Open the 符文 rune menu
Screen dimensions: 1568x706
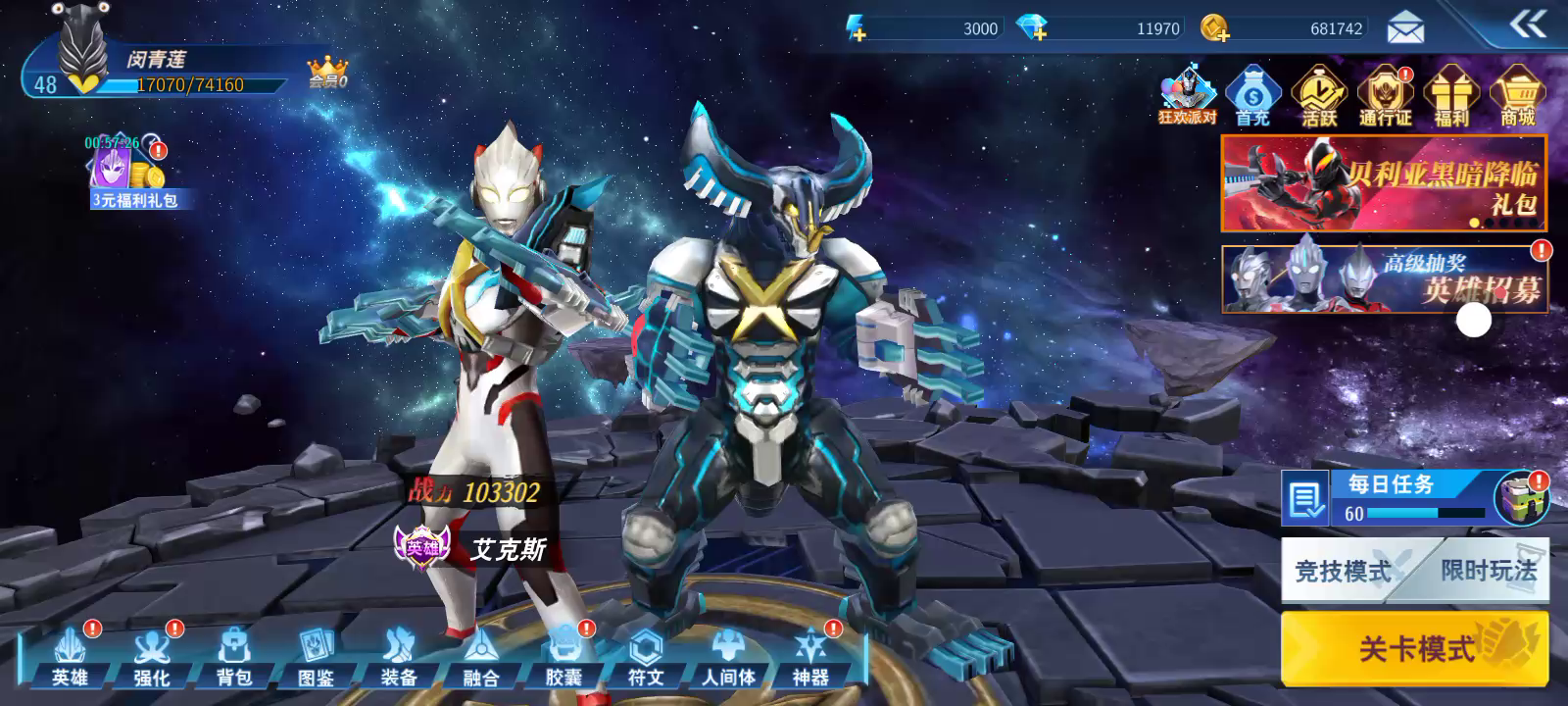(646, 657)
